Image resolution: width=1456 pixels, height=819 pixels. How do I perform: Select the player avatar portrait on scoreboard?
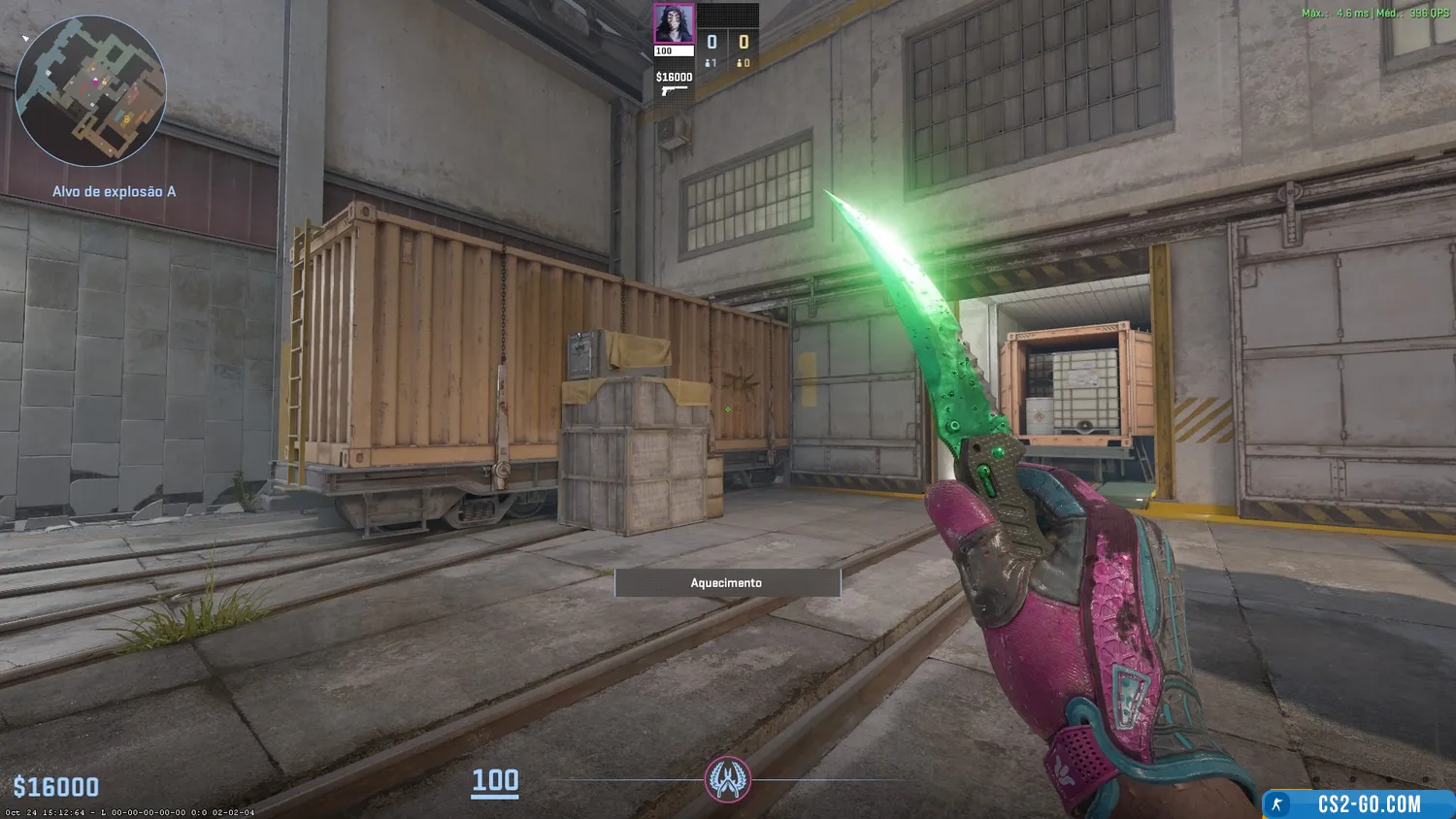pos(673,24)
